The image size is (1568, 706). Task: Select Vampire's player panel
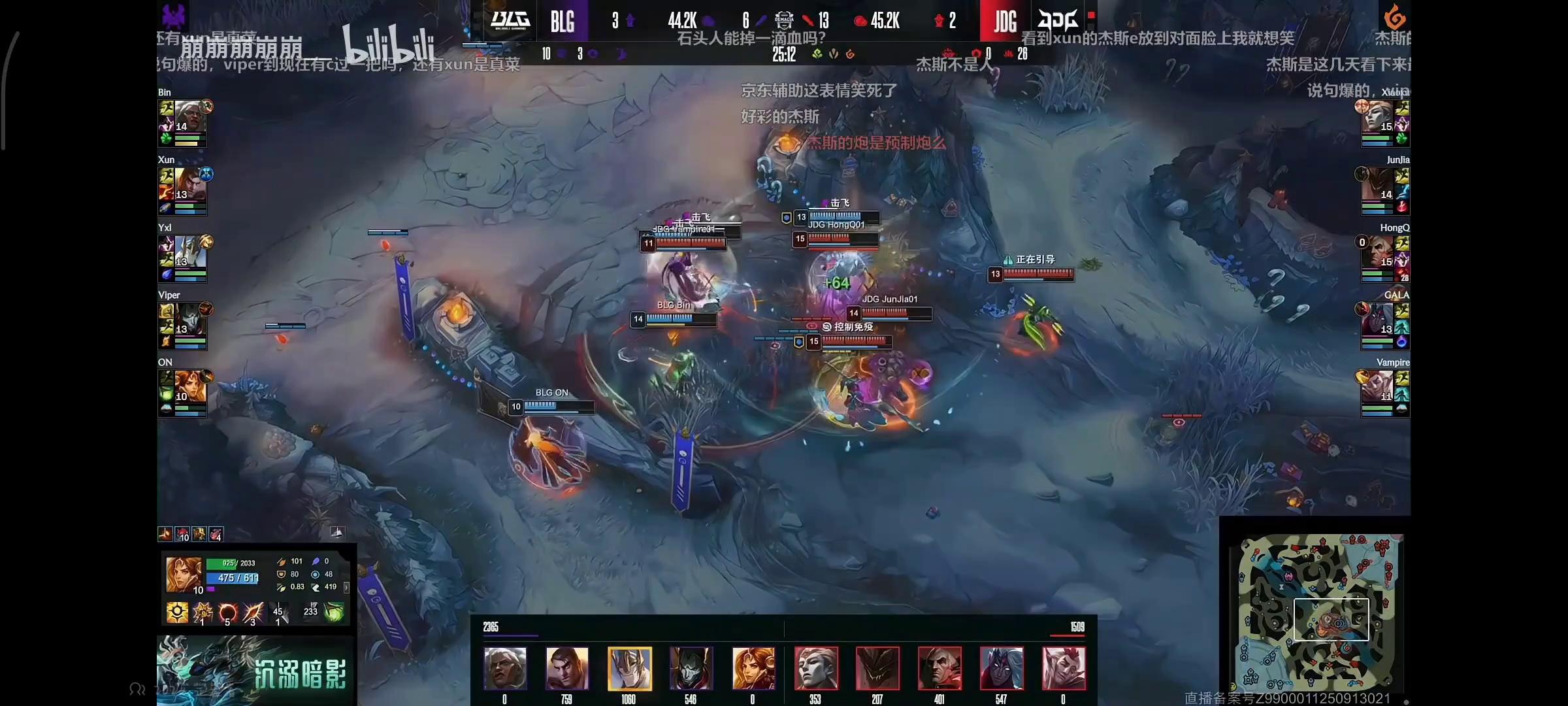click(x=1385, y=393)
